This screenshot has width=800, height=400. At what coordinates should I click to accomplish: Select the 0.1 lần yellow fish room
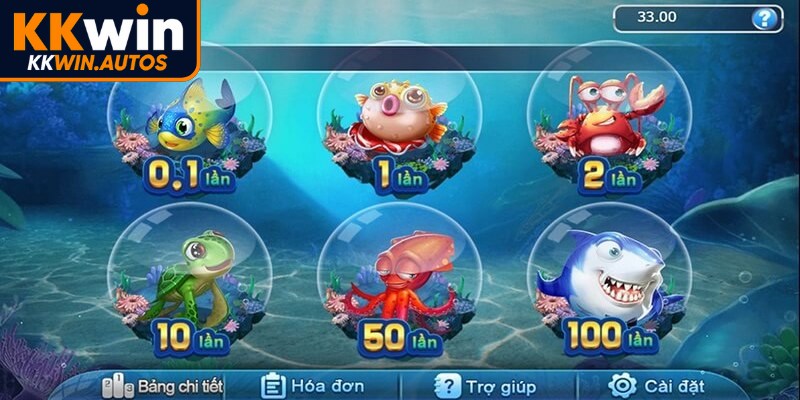190,125
